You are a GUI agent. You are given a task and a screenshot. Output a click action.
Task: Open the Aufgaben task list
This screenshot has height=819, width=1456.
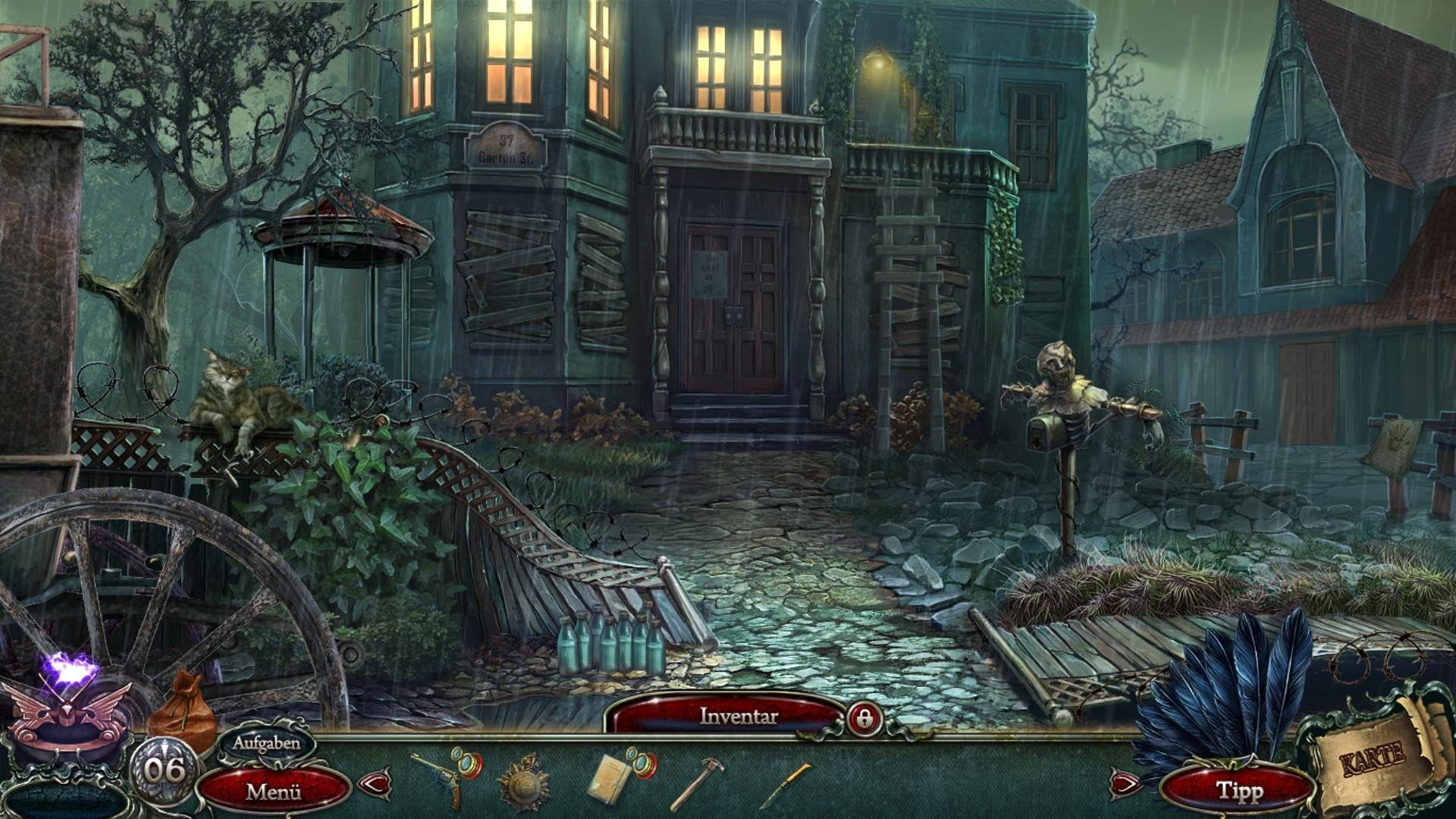265,743
